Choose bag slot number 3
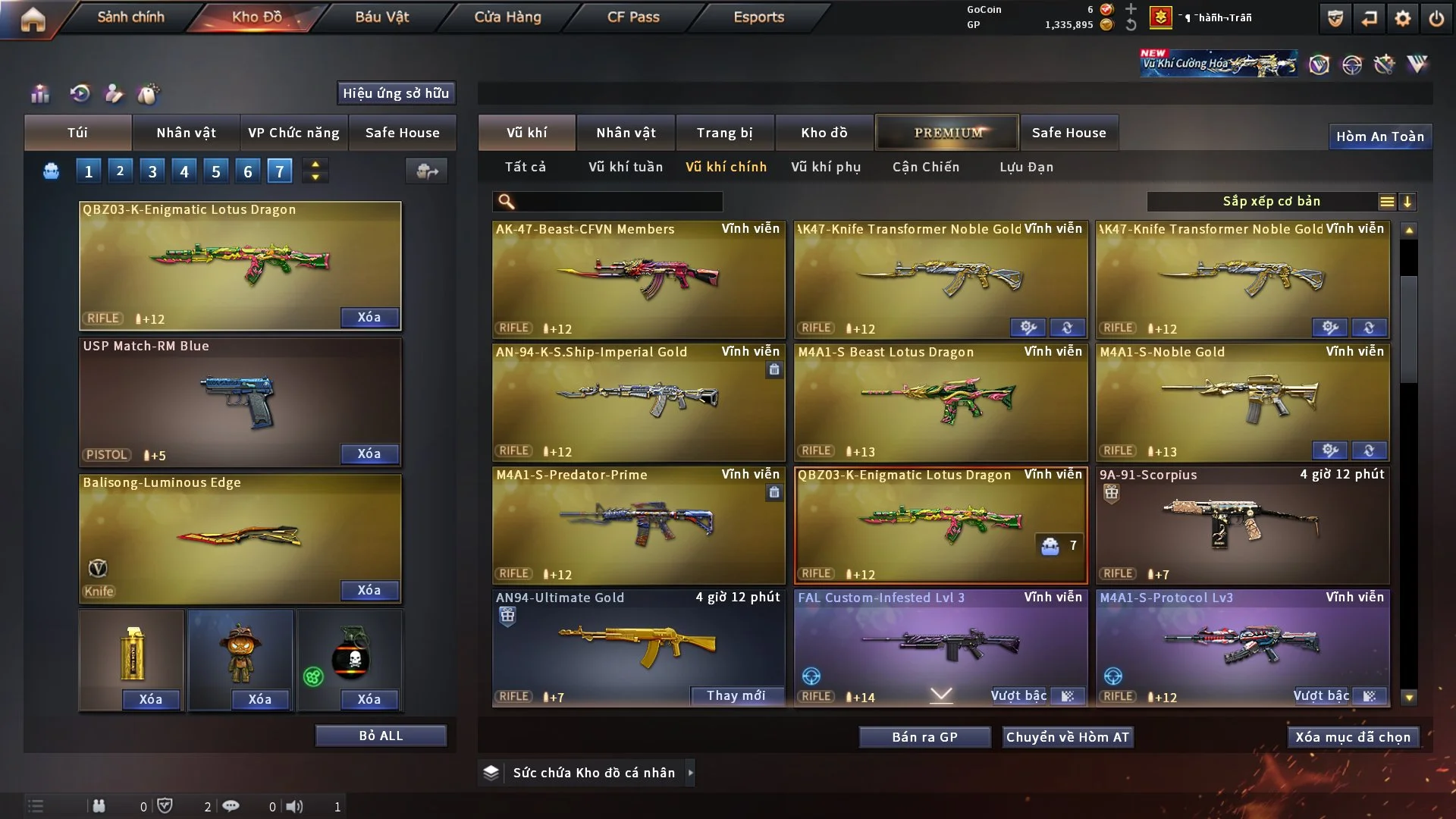Screen dimensions: 1456x819 [152, 171]
